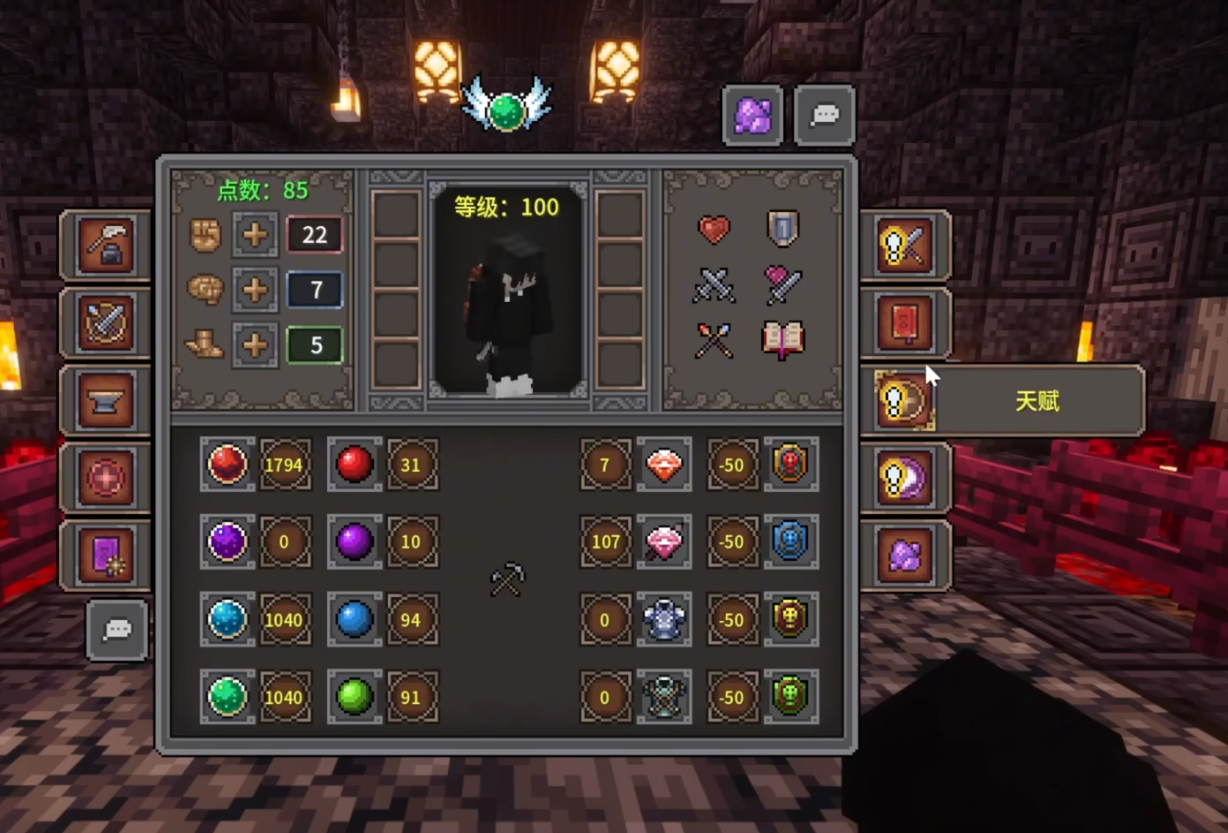Click the purple crystal button above the panel

click(753, 116)
